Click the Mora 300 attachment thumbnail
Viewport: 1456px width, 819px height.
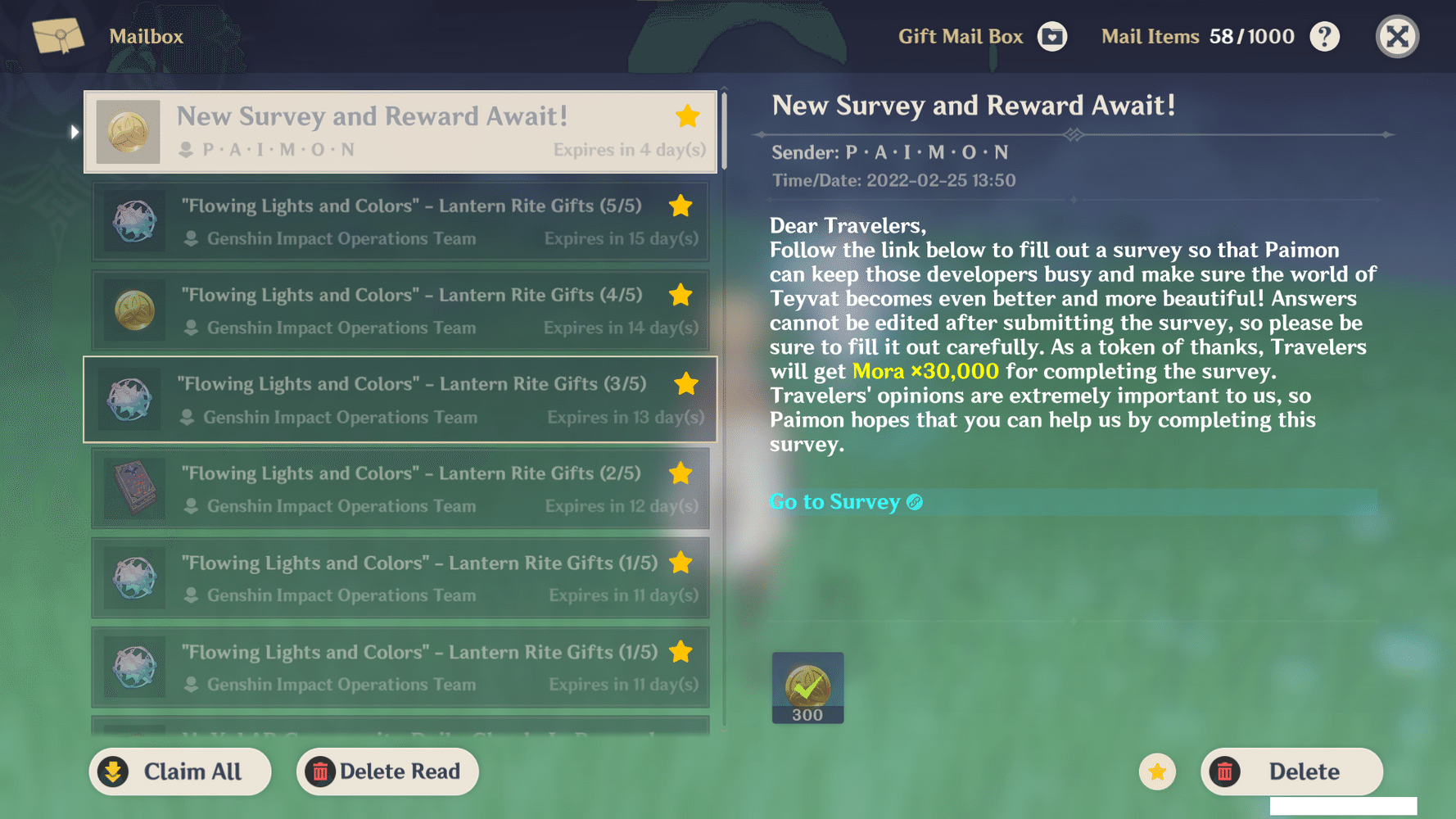point(807,687)
